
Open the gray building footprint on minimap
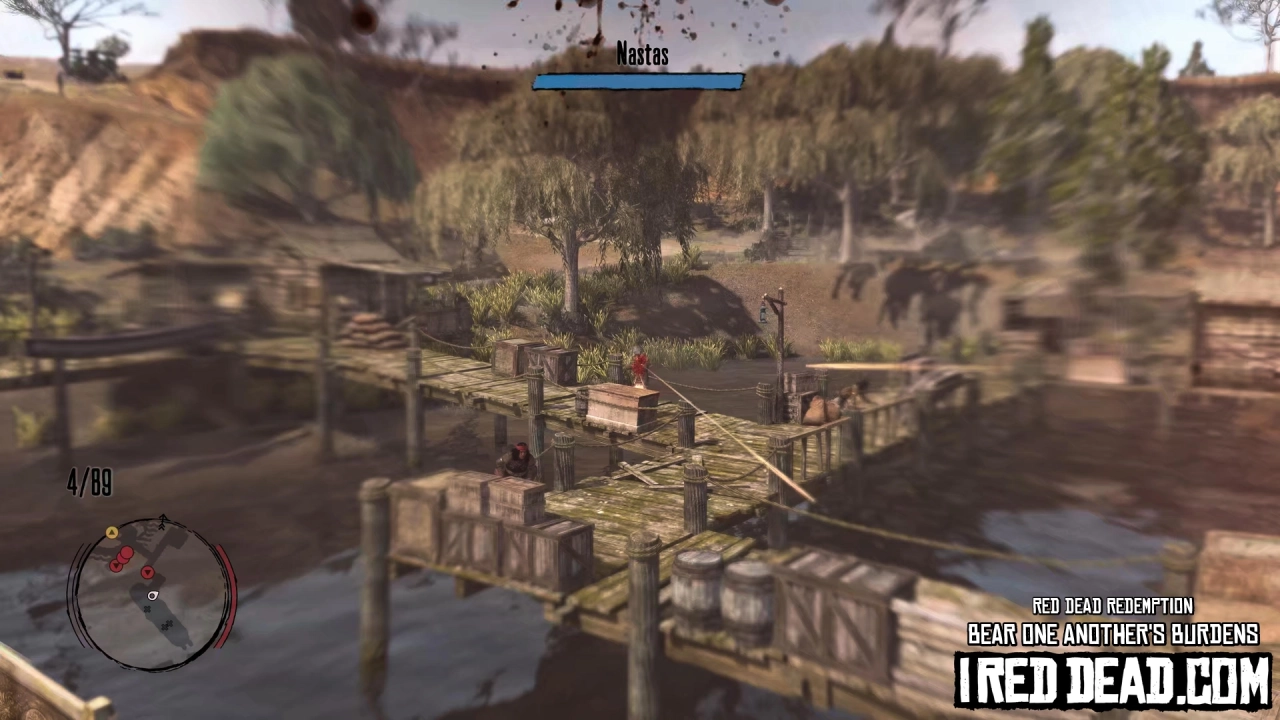click(x=161, y=617)
